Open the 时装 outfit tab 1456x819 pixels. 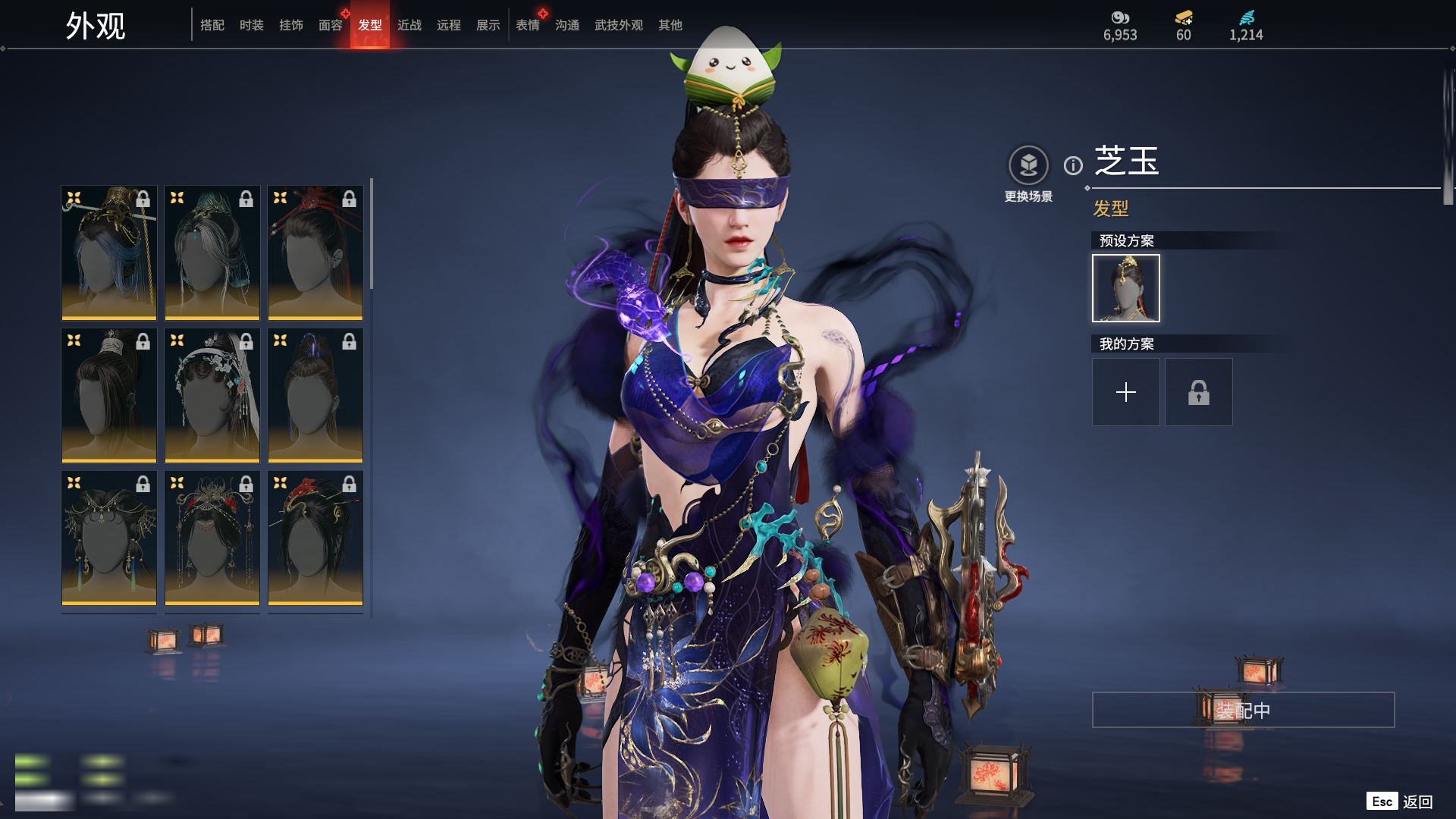[252, 25]
